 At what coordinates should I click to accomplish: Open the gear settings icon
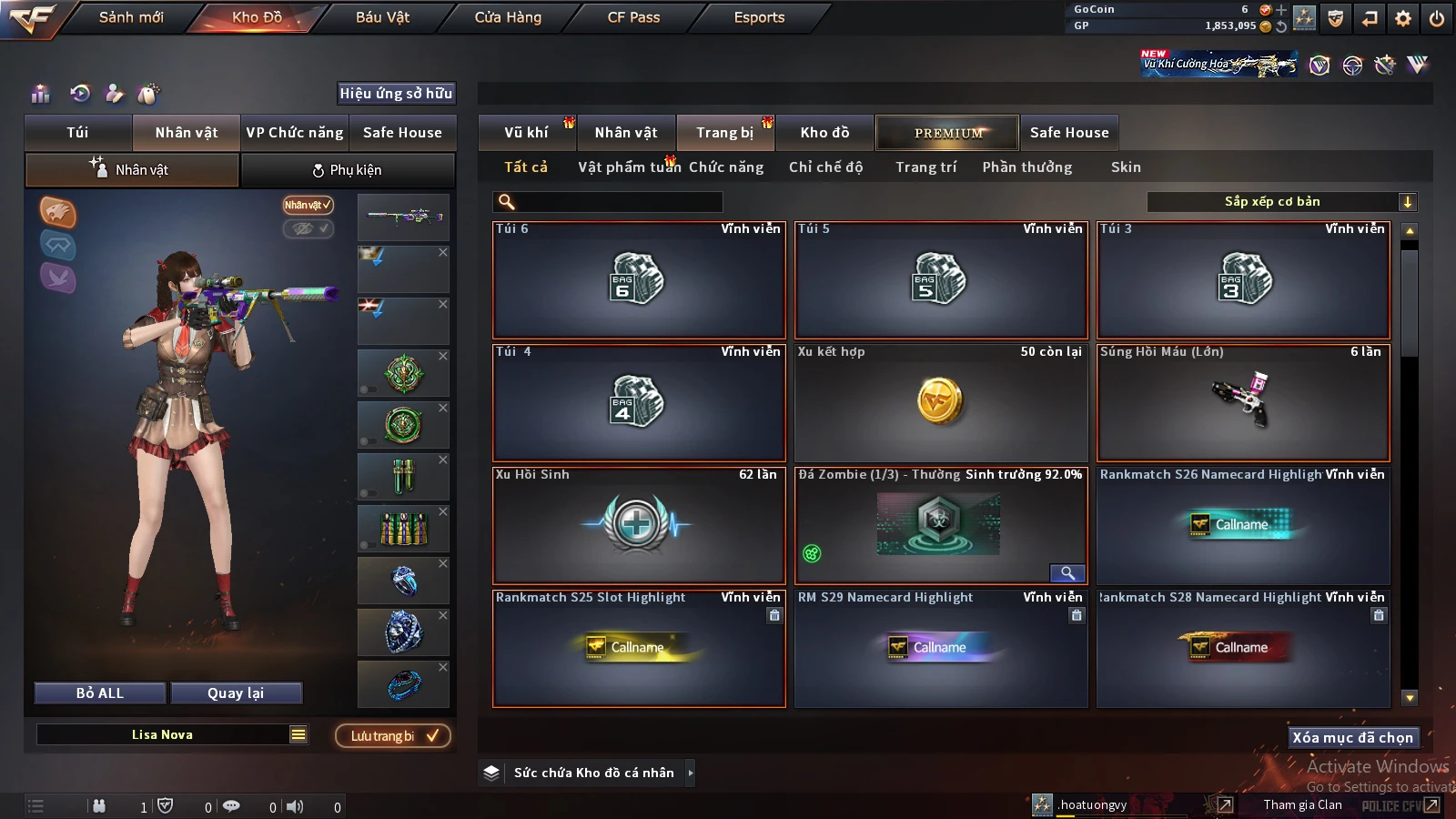click(1403, 18)
